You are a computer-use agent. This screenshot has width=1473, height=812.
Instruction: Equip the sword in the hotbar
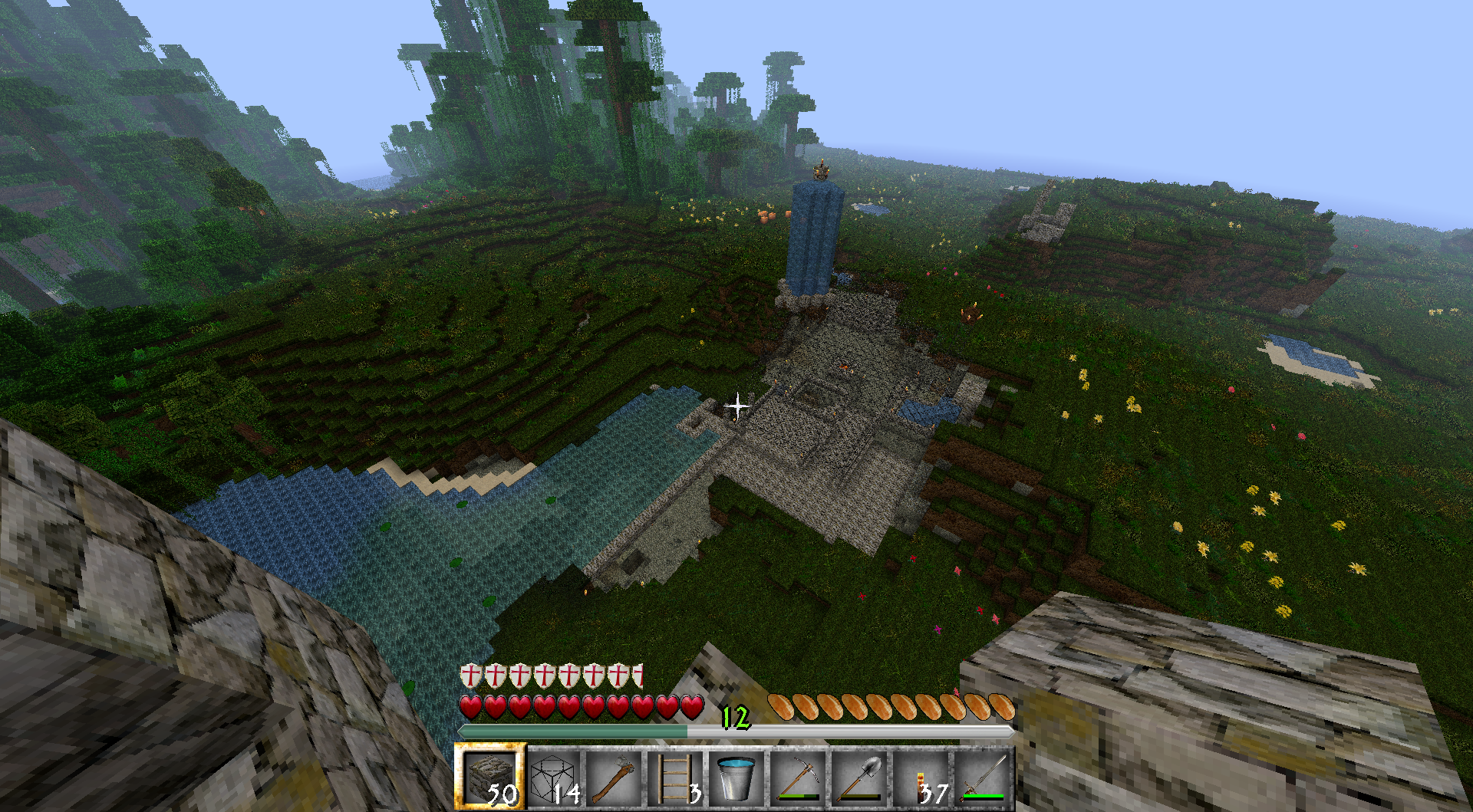(x=982, y=777)
